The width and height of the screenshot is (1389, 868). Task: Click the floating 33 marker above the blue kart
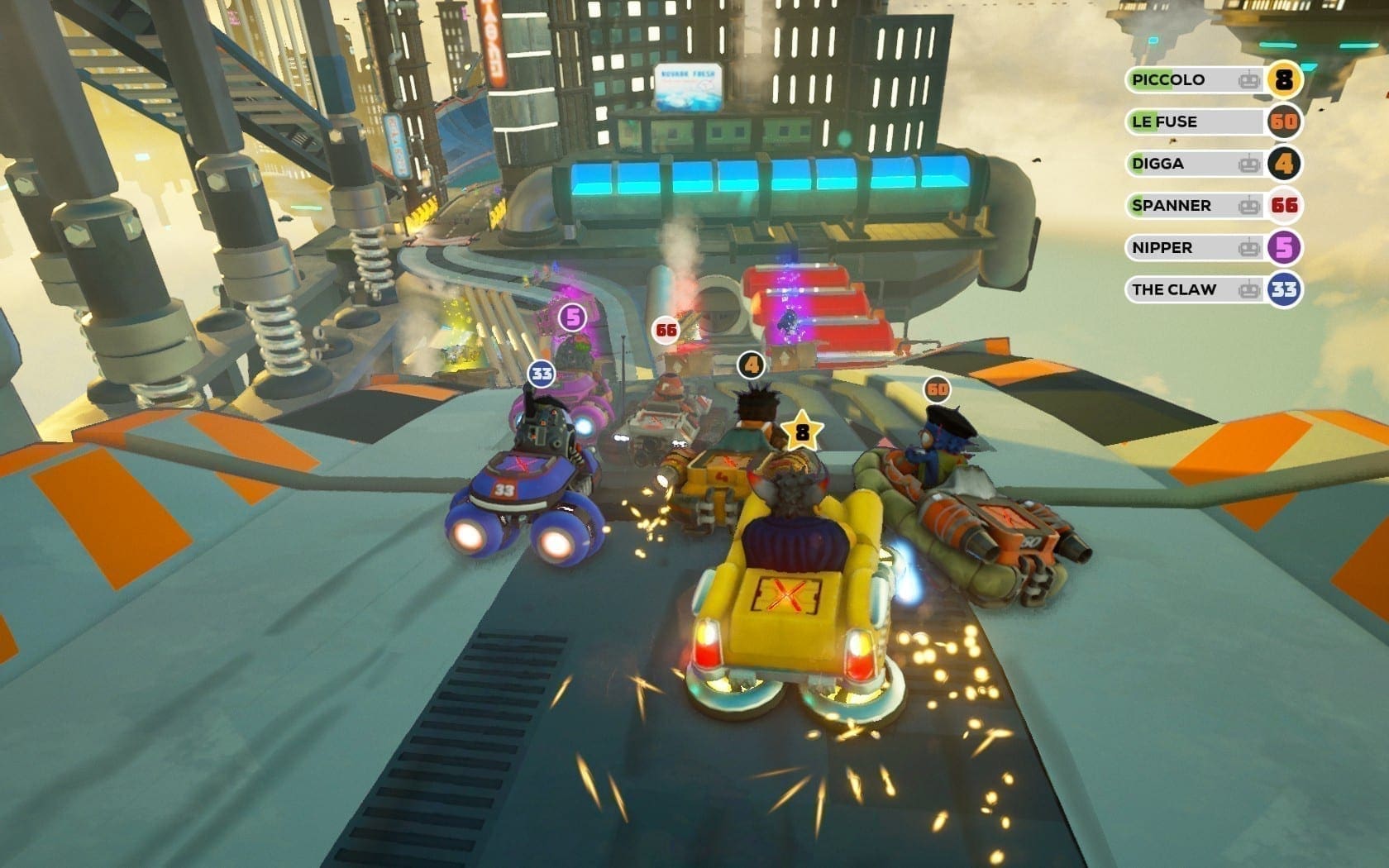[x=542, y=374]
